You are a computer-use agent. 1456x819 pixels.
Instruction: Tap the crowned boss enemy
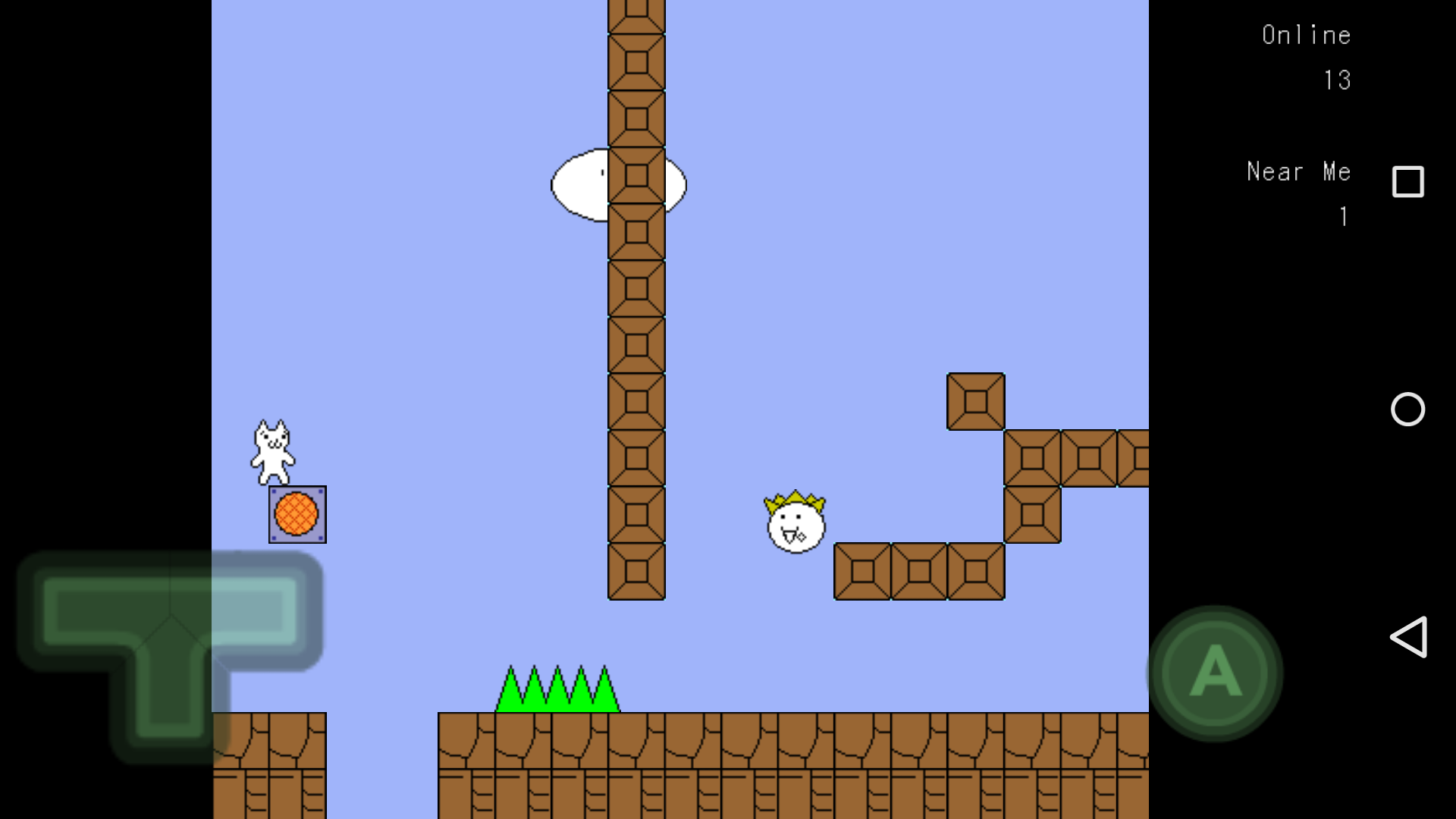(795, 523)
